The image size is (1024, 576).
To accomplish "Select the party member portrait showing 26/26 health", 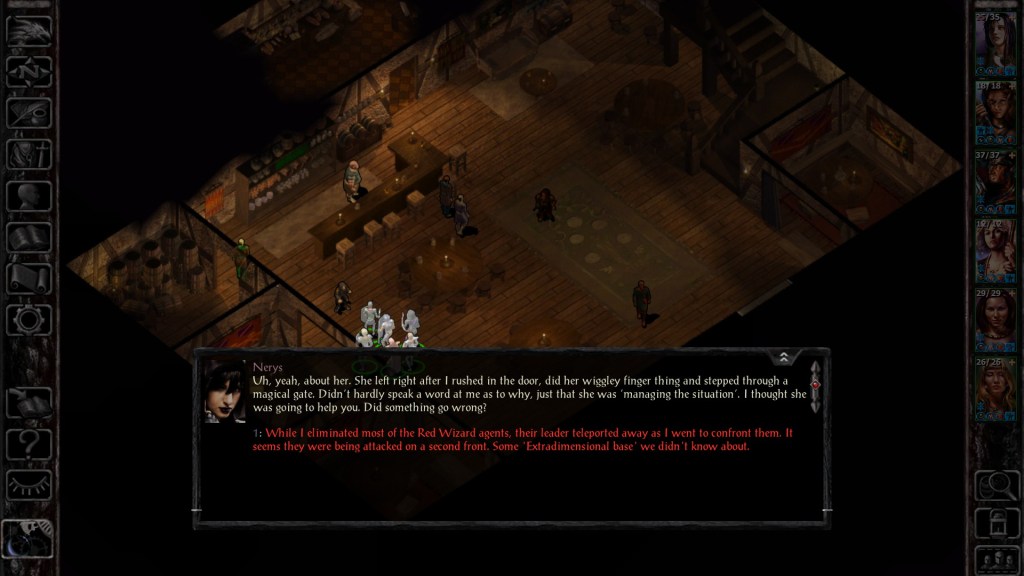I will tap(995, 386).
